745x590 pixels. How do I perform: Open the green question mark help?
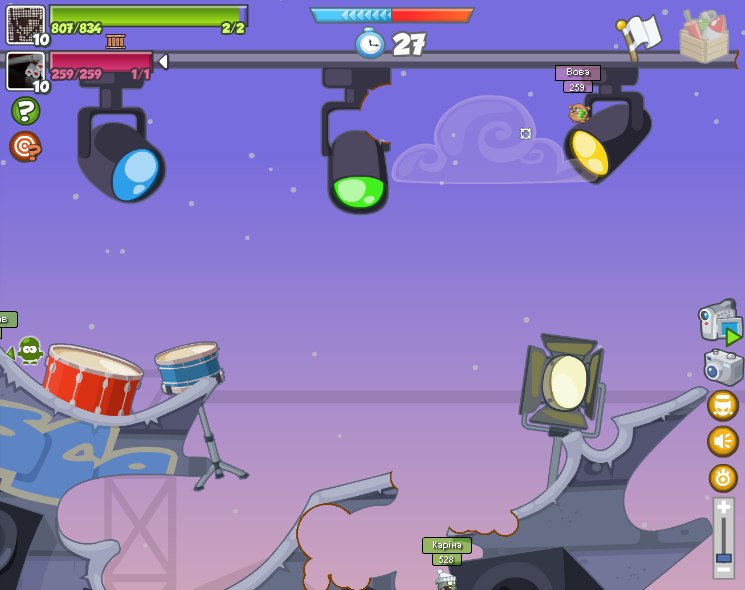[25, 110]
